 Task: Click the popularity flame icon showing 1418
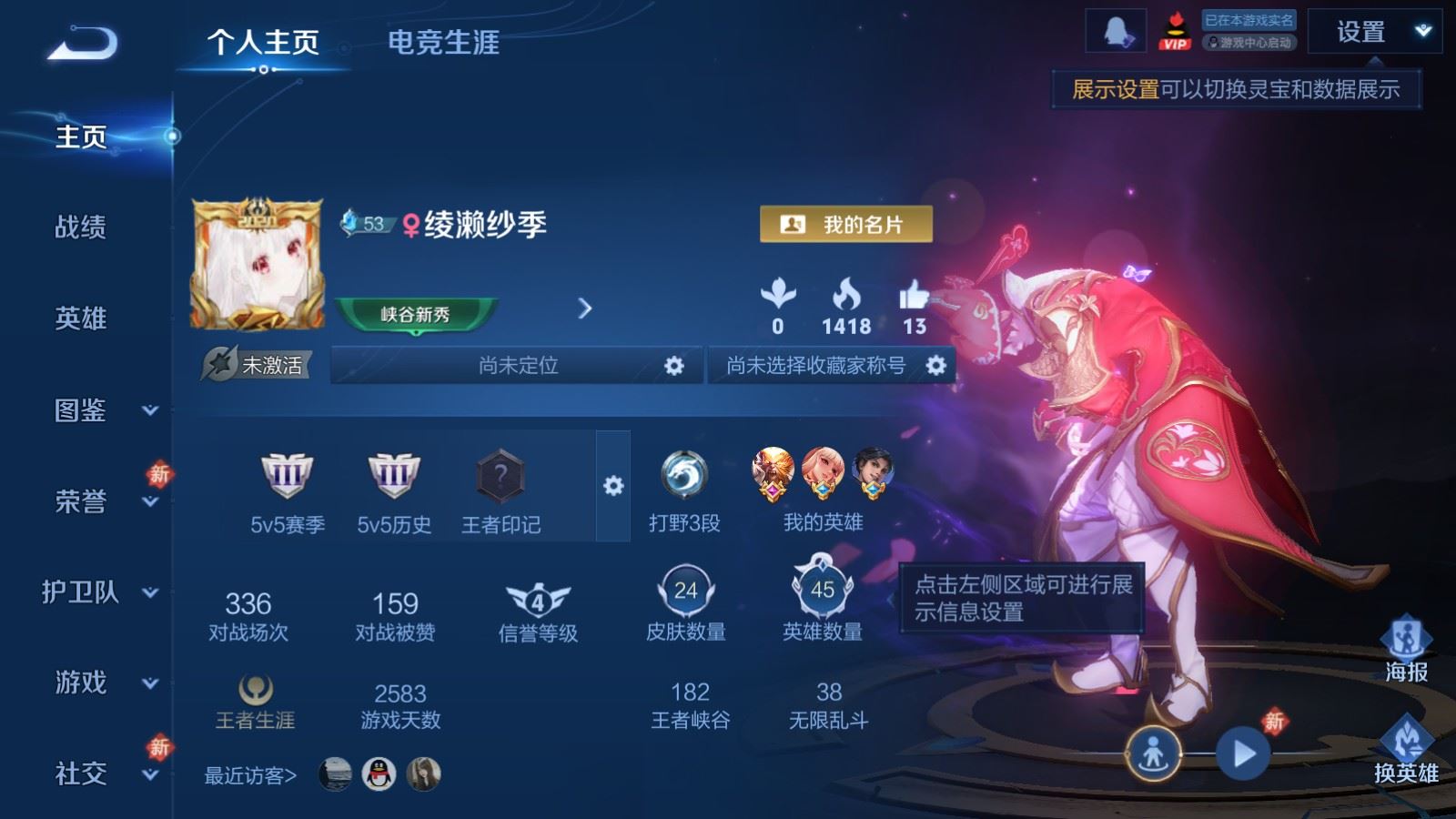(x=848, y=295)
